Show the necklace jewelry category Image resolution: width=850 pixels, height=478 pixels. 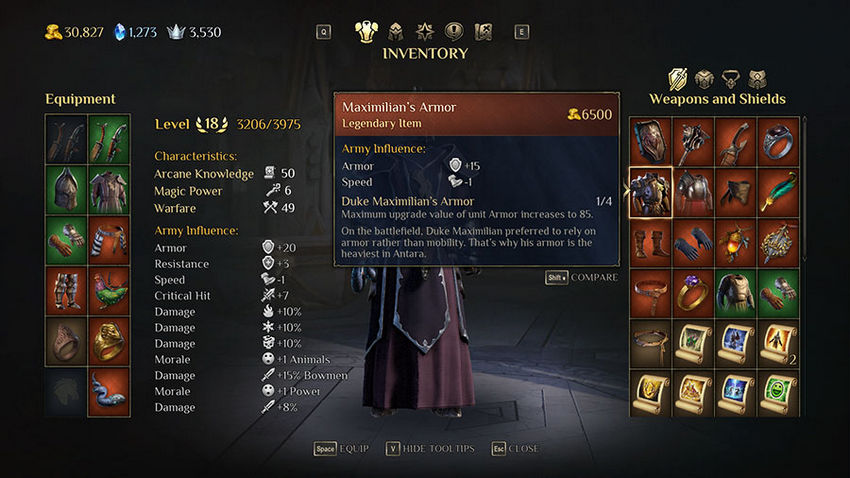[731, 78]
